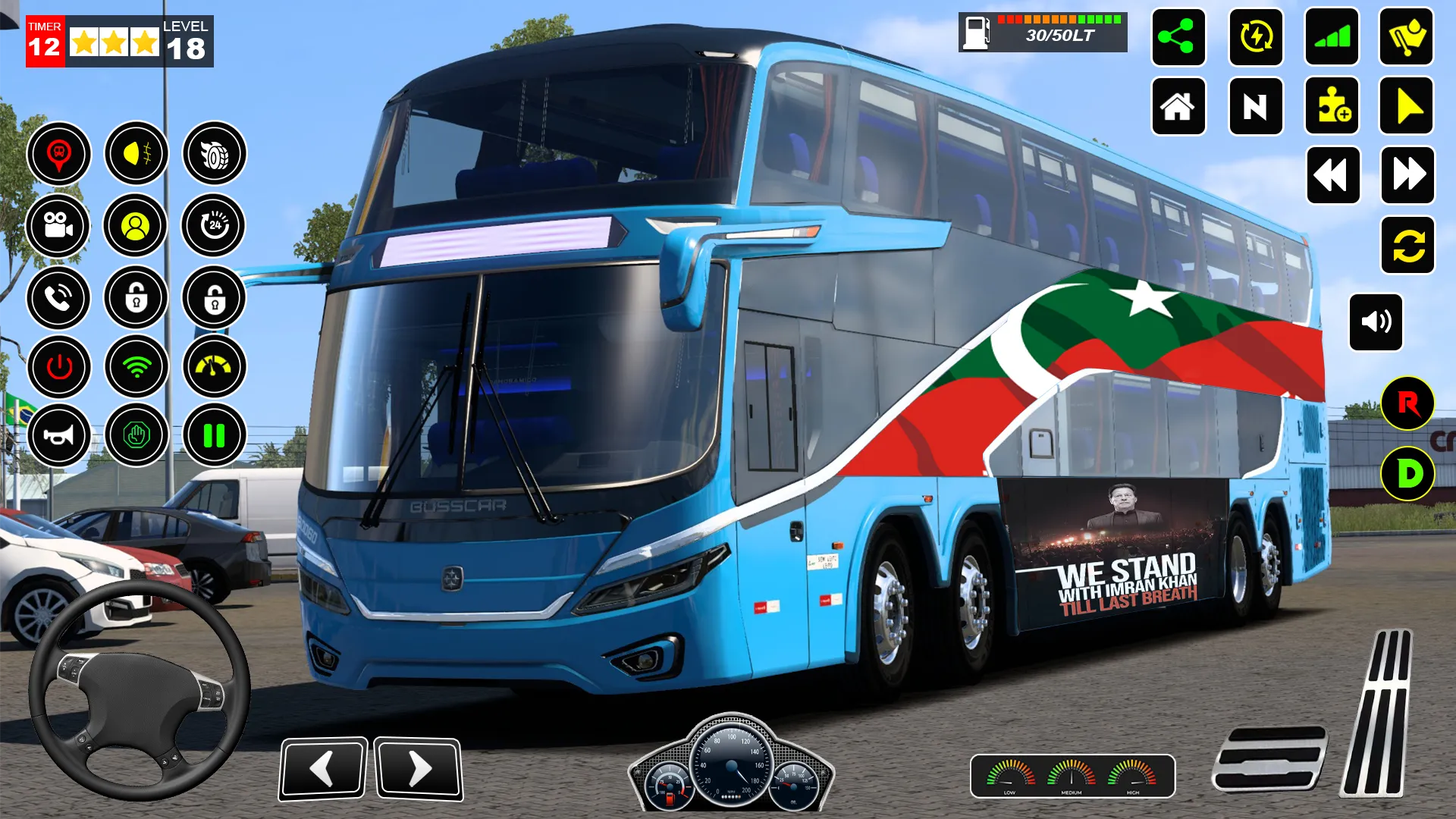Tap the green pause button

(214, 435)
